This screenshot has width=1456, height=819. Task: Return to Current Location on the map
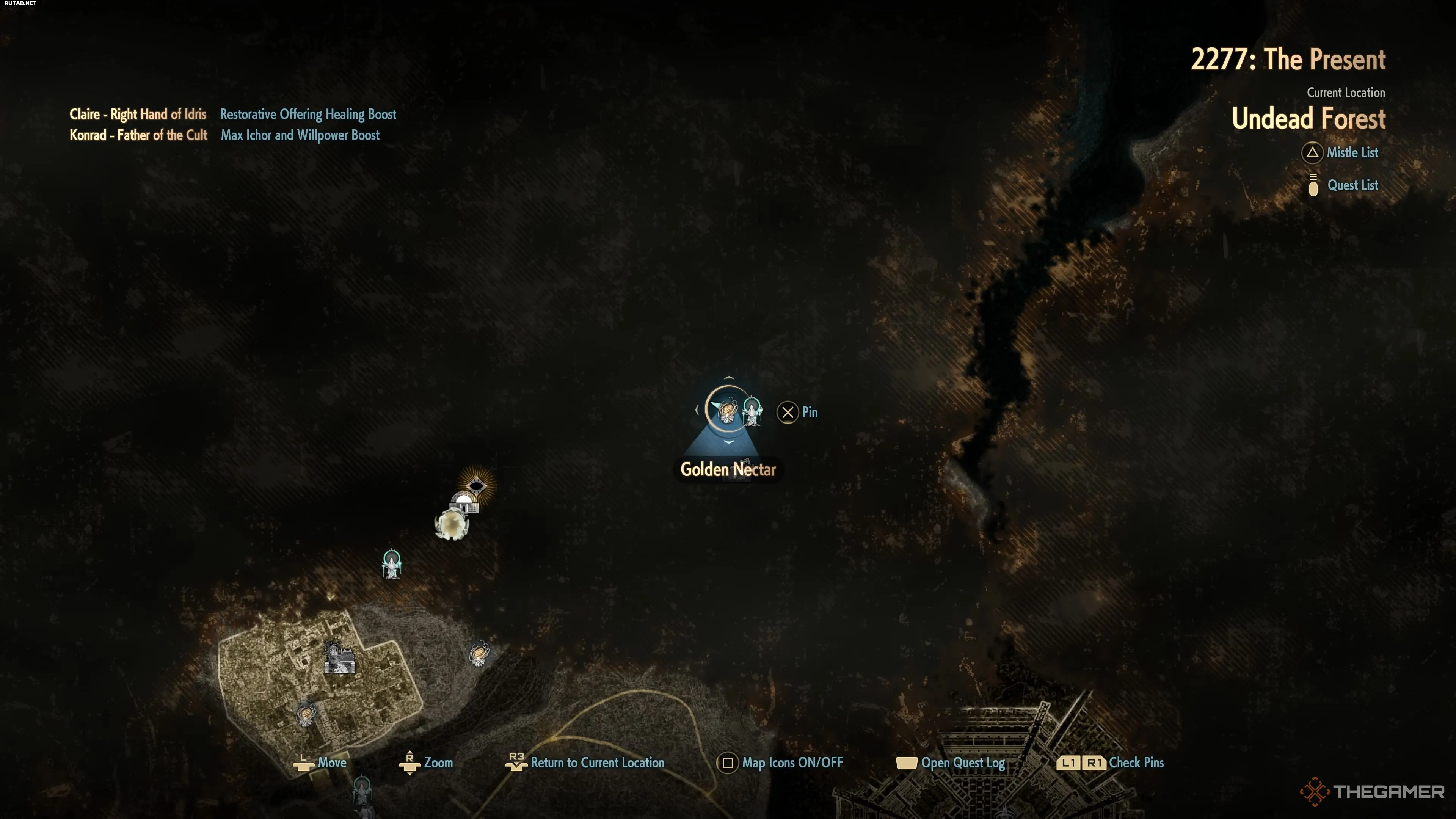tap(597, 763)
